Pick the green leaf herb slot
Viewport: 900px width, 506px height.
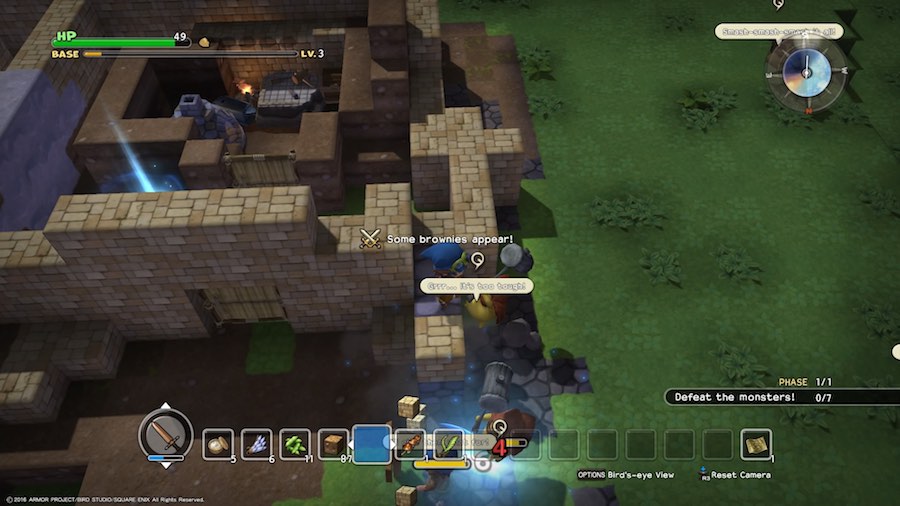[x=296, y=444]
